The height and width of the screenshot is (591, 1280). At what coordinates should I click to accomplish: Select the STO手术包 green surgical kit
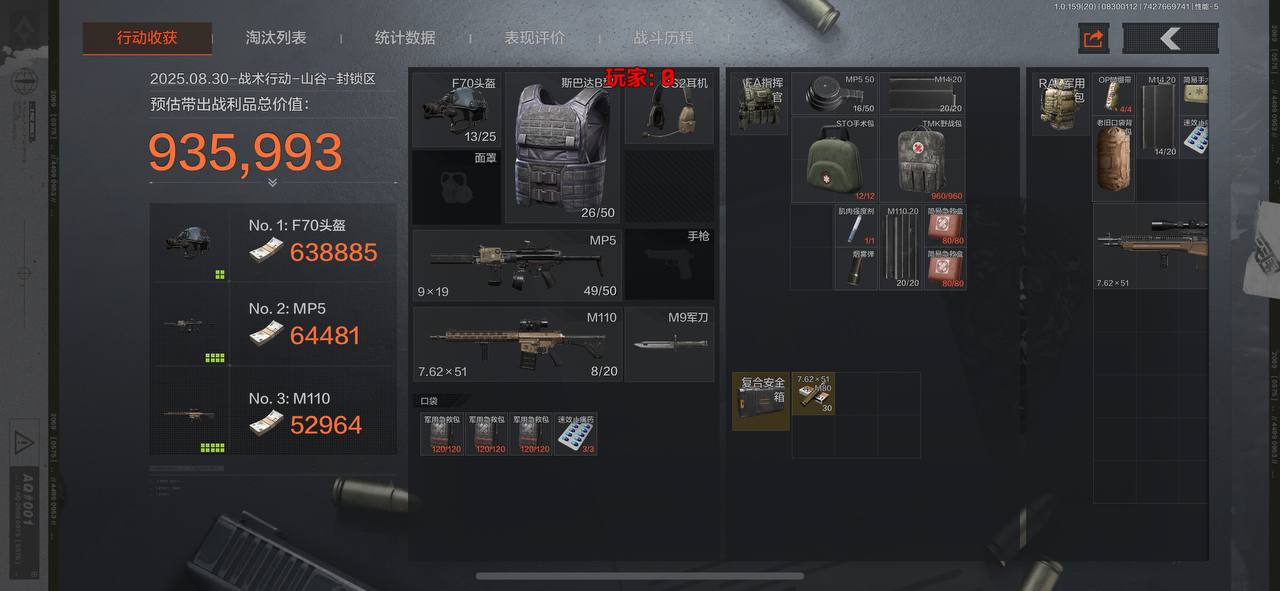[834, 160]
